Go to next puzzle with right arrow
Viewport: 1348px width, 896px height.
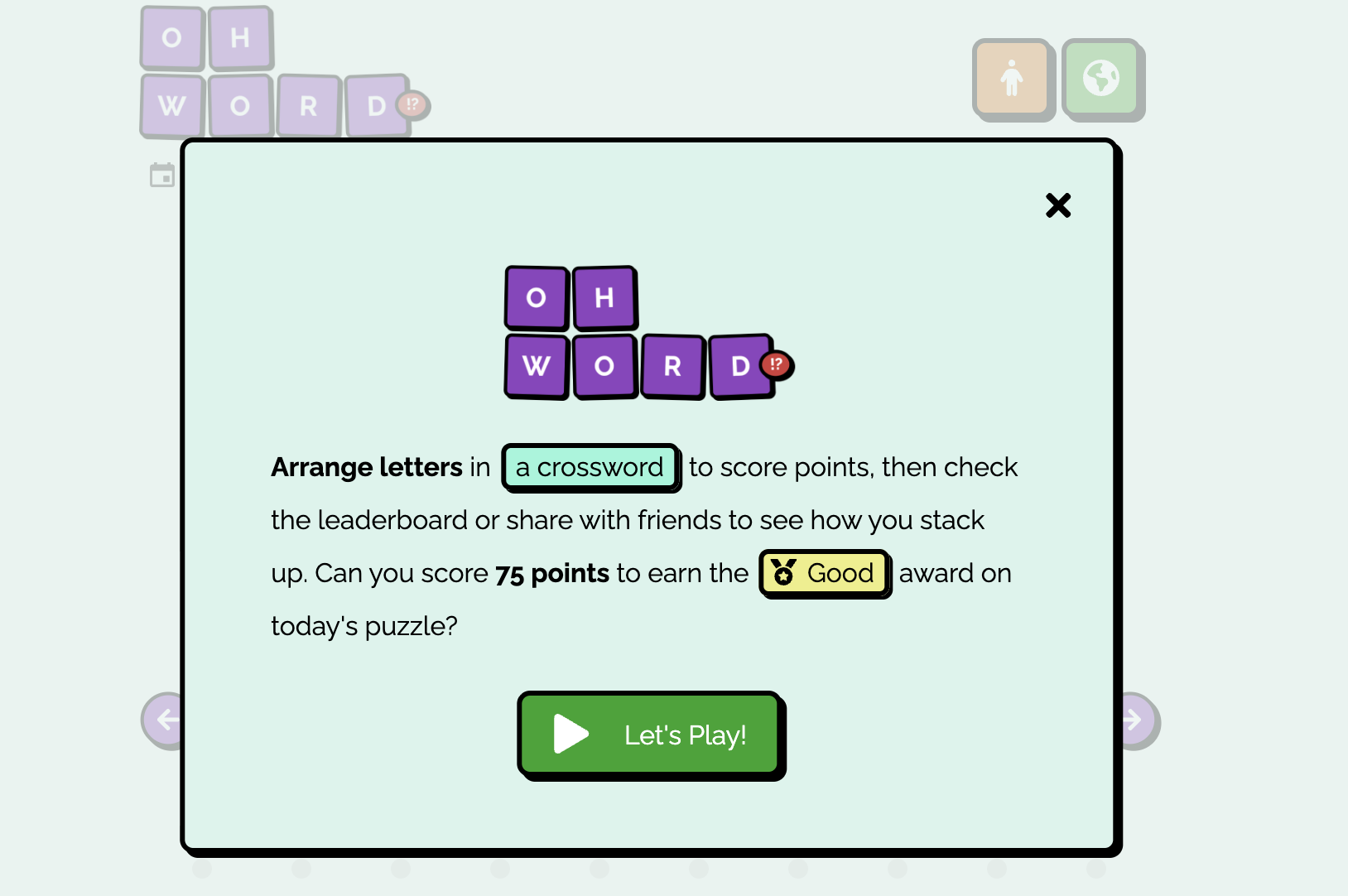tap(1138, 720)
